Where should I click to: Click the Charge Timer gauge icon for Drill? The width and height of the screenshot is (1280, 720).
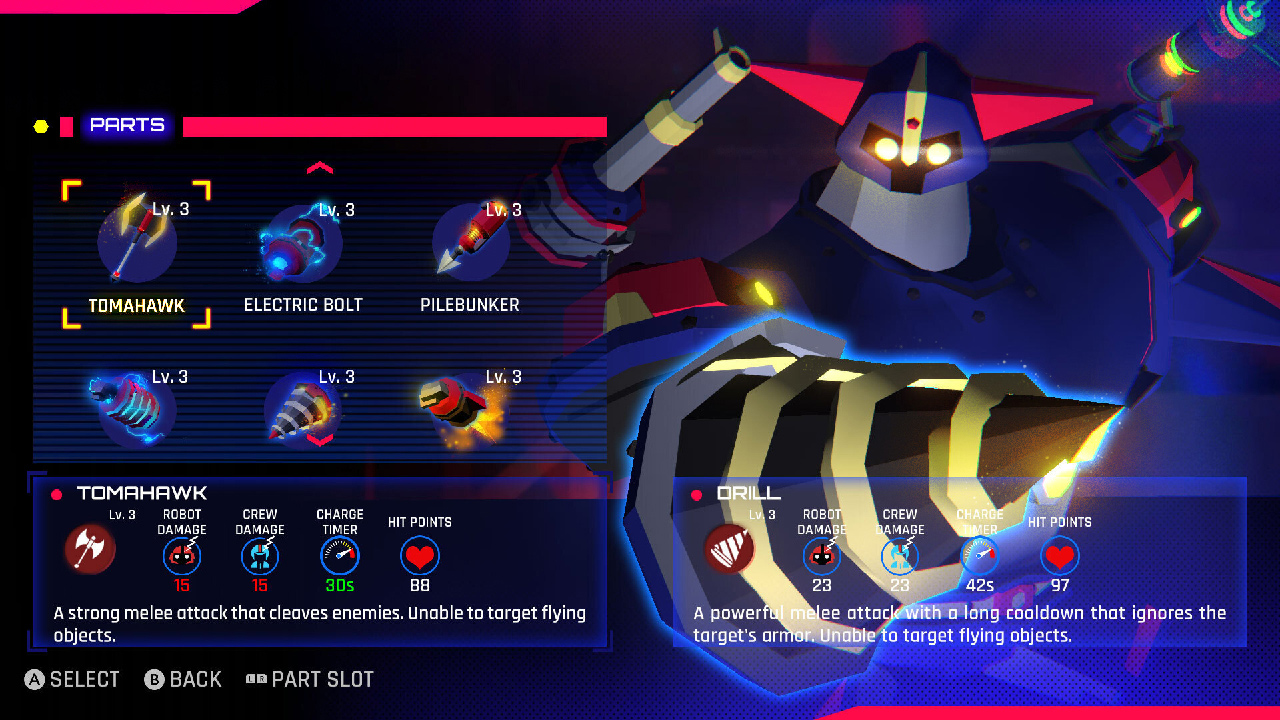979,553
